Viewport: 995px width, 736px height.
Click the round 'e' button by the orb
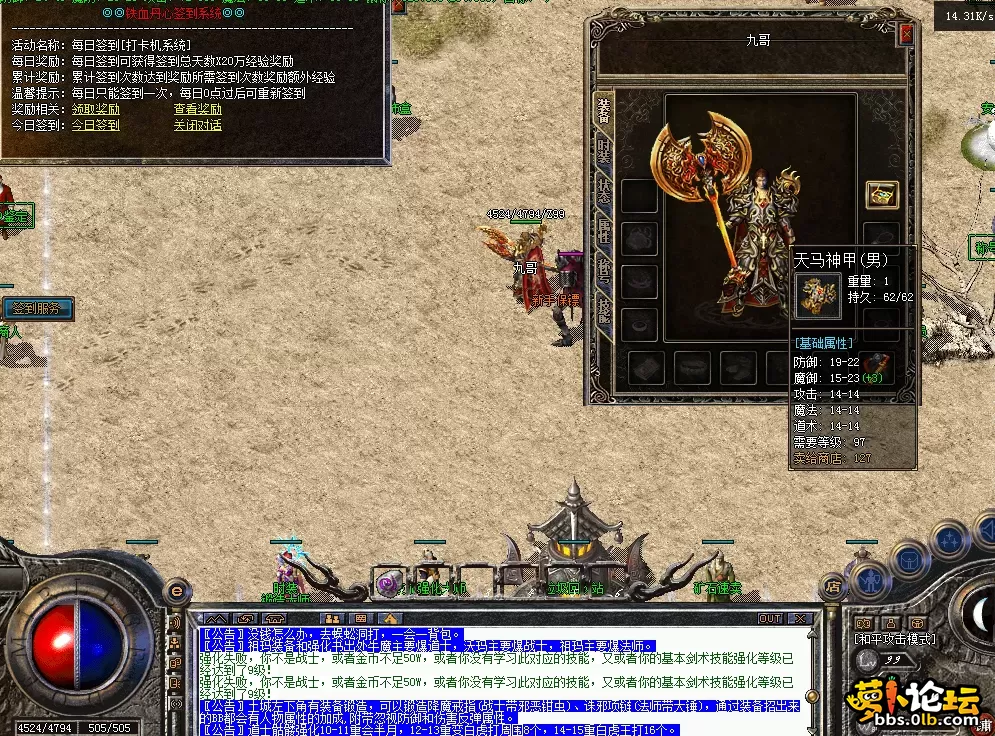[x=177, y=591]
